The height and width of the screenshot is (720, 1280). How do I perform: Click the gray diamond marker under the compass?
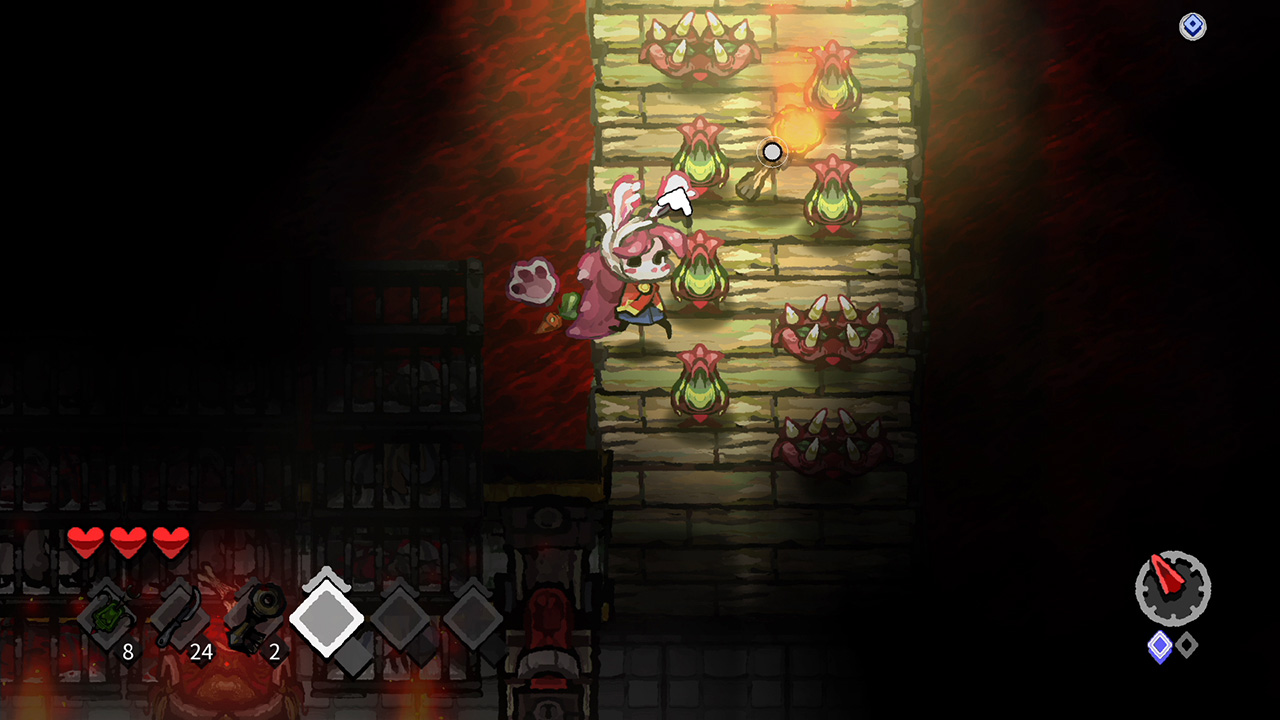(x=1186, y=644)
